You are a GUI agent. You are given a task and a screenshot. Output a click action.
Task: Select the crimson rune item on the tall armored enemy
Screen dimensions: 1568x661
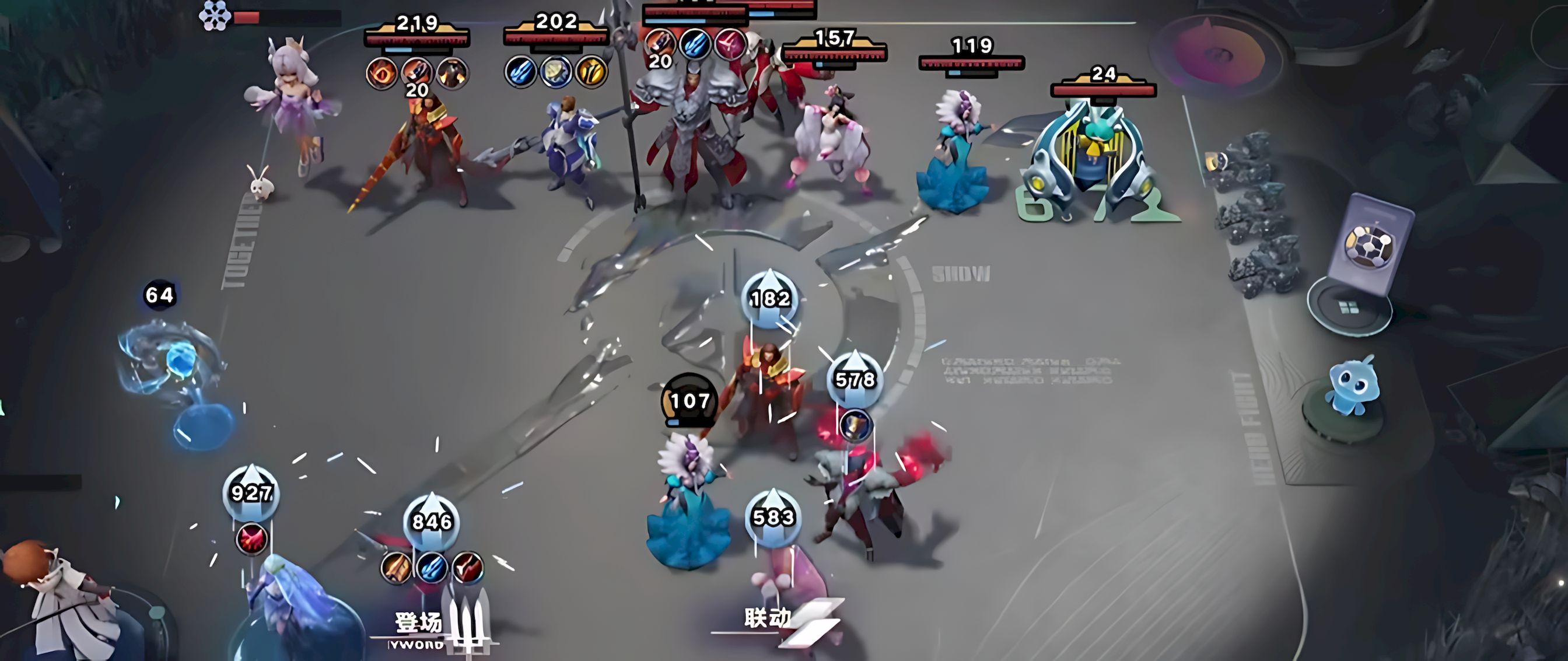pyautogui.click(x=730, y=44)
